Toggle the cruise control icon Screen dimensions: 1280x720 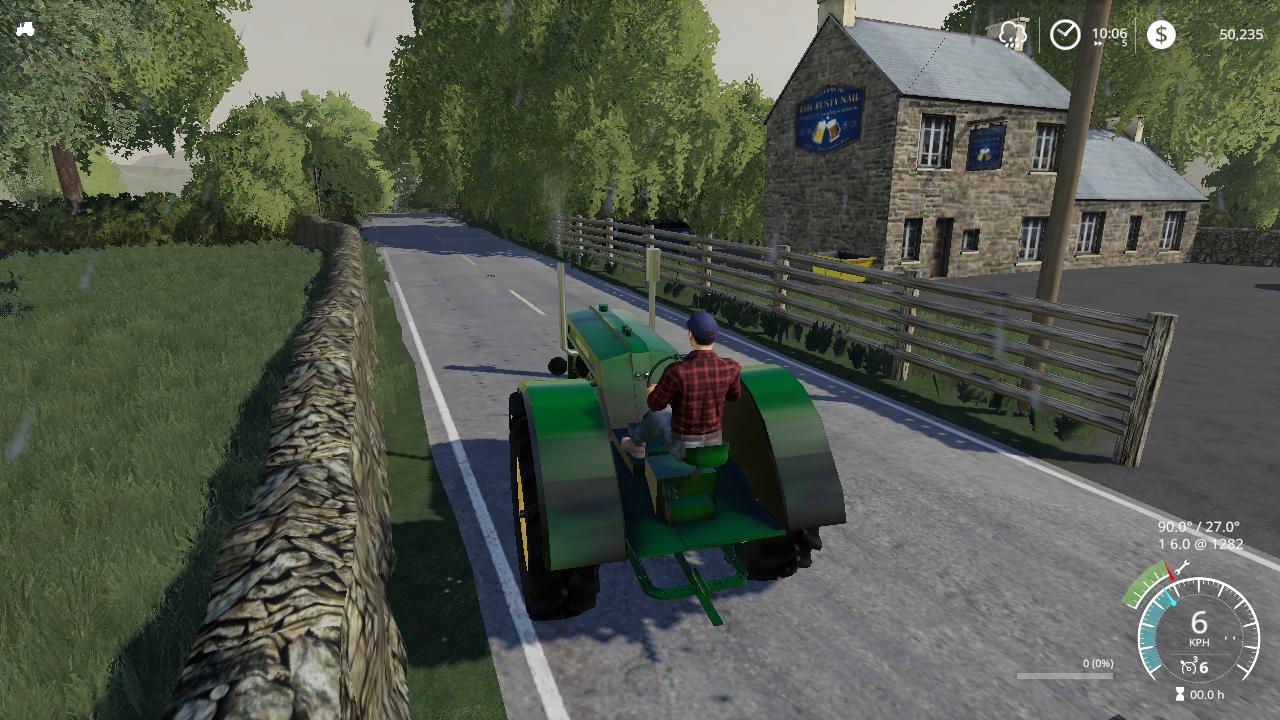coord(1188,667)
